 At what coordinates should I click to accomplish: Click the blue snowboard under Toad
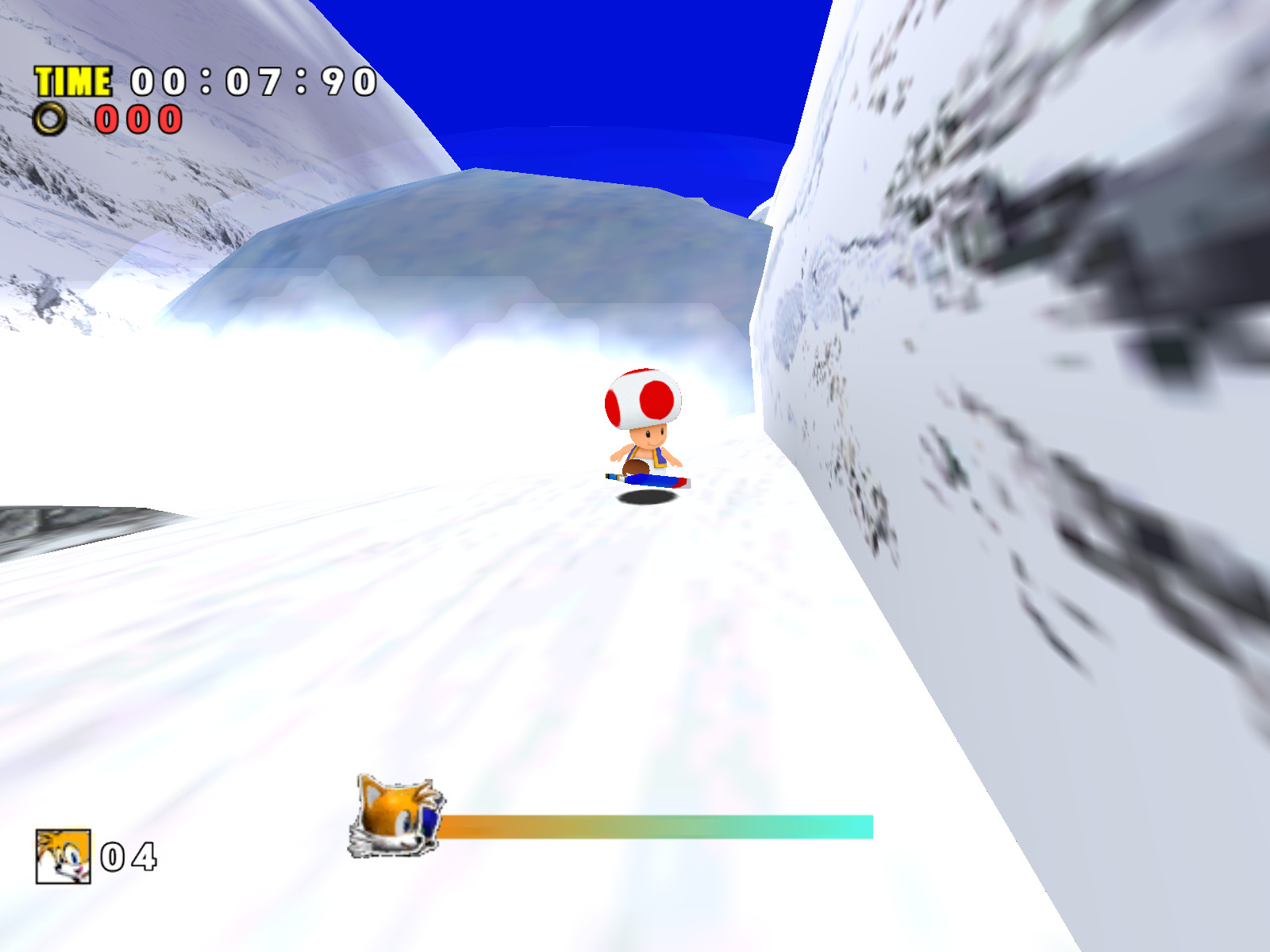tap(649, 480)
